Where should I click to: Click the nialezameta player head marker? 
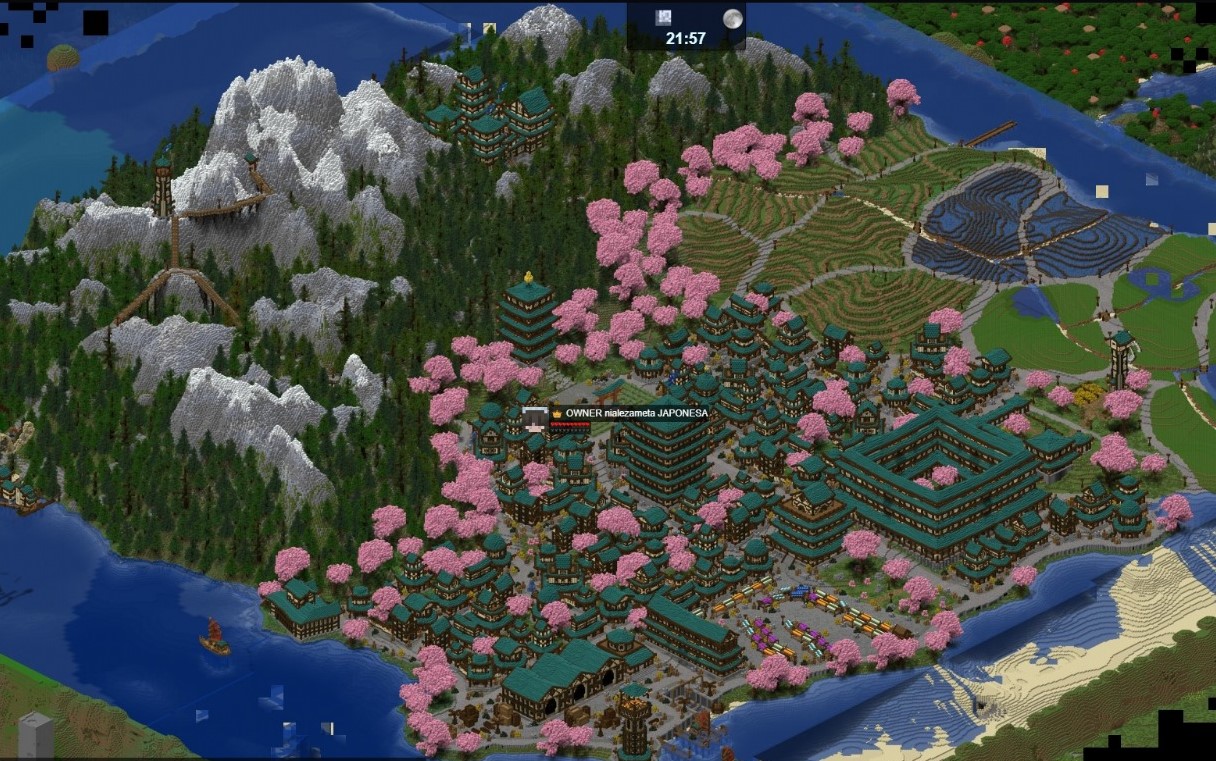pyautogui.click(x=534, y=417)
